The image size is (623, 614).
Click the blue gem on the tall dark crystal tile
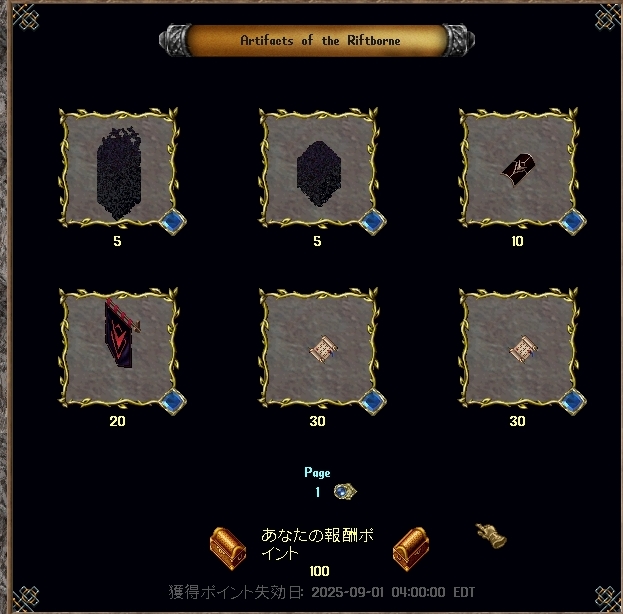pyautogui.click(x=171, y=220)
